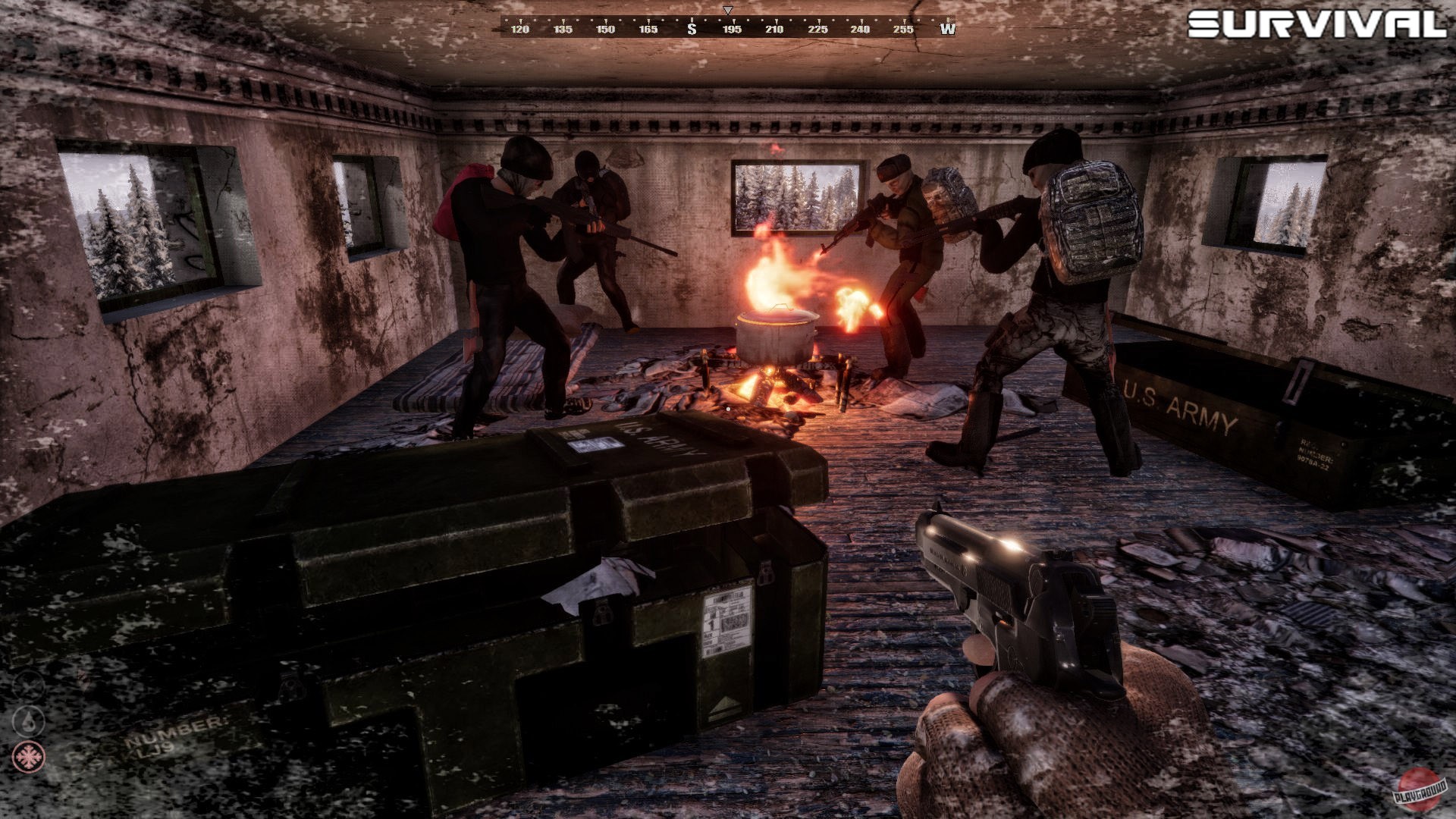Select the 120 mark on the compass strip
Viewport: 1456px width, 819px height.
(521, 28)
